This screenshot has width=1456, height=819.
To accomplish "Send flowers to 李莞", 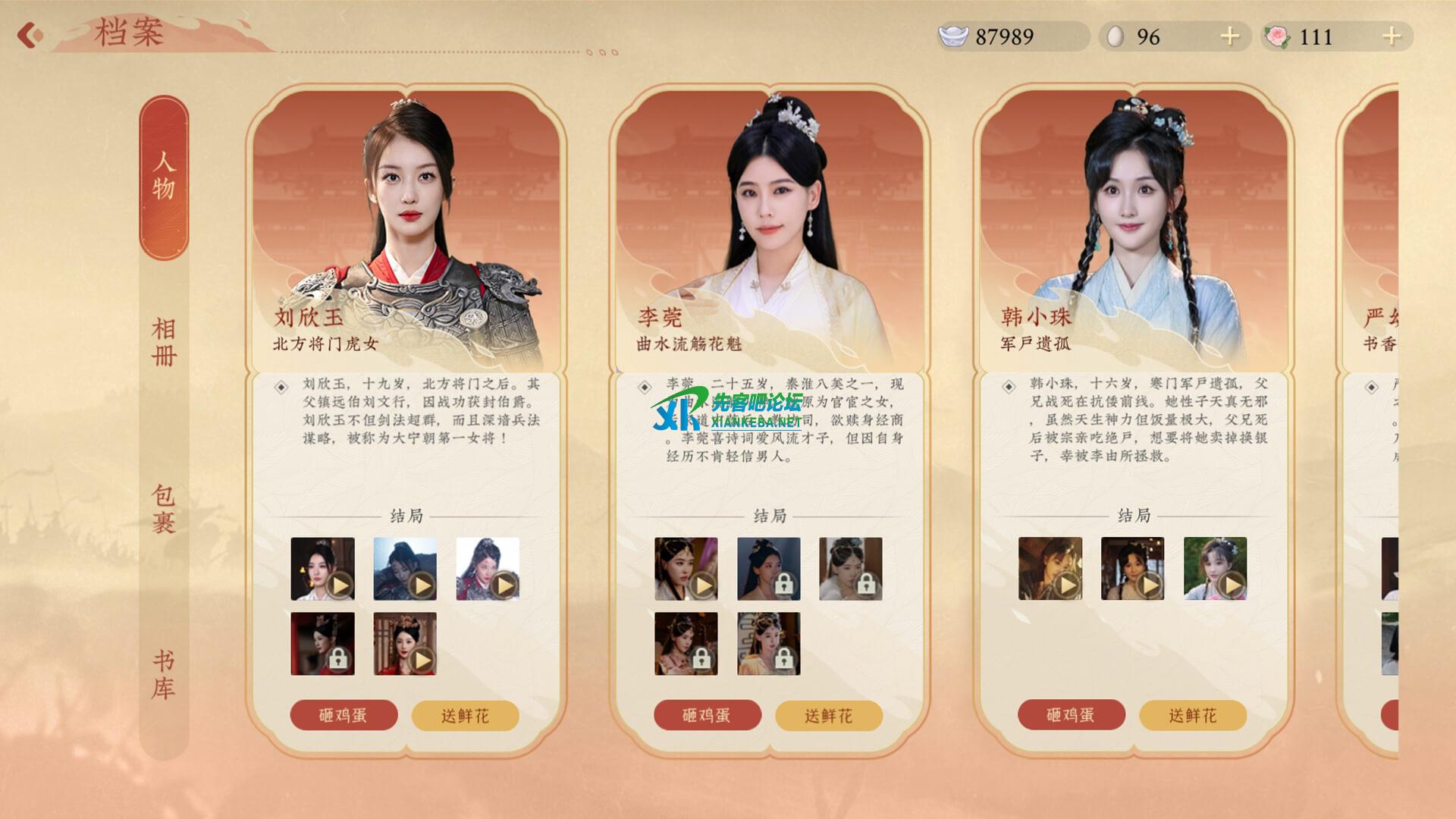I will [828, 715].
